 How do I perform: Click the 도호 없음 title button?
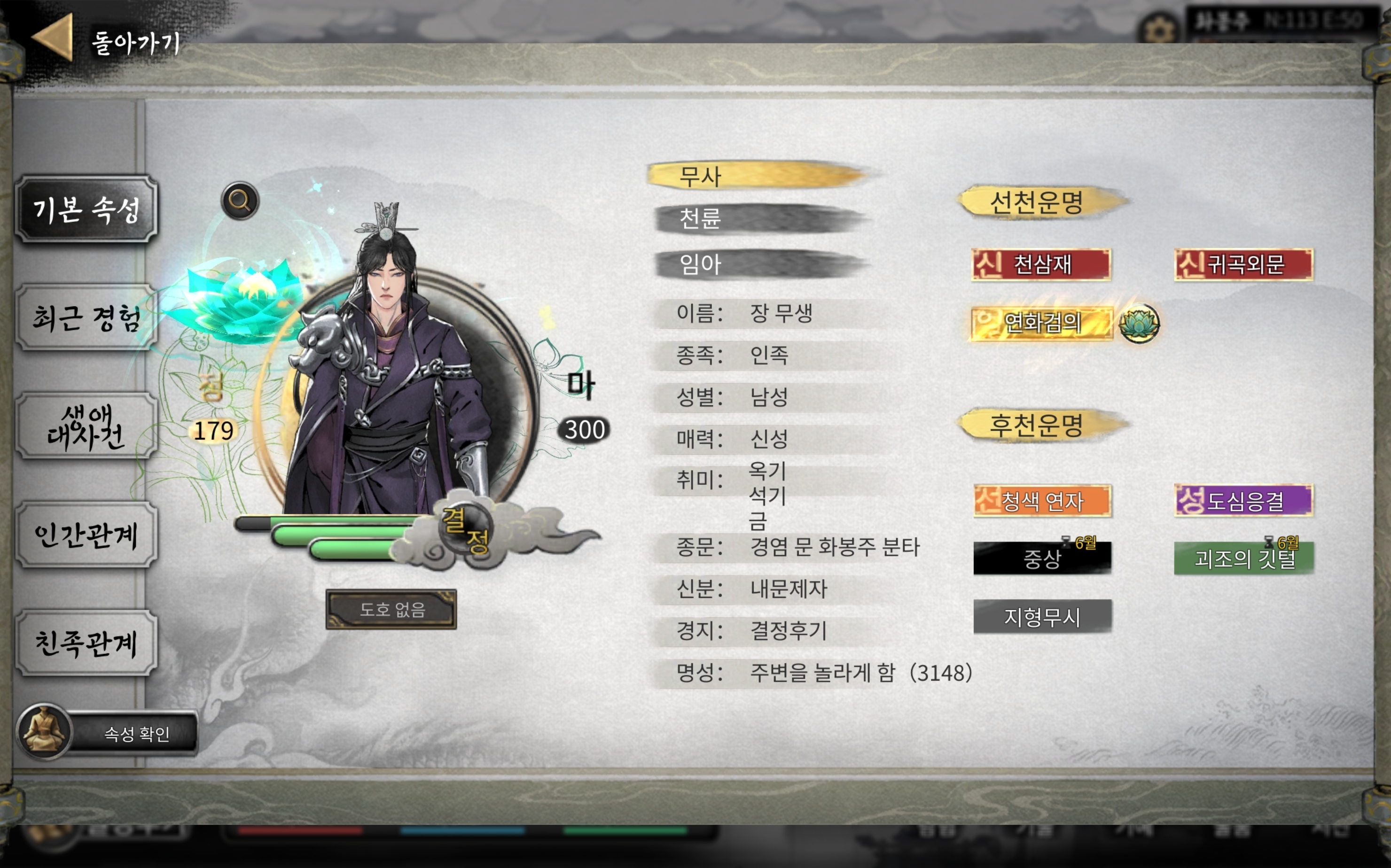pyautogui.click(x=391, y=609)
